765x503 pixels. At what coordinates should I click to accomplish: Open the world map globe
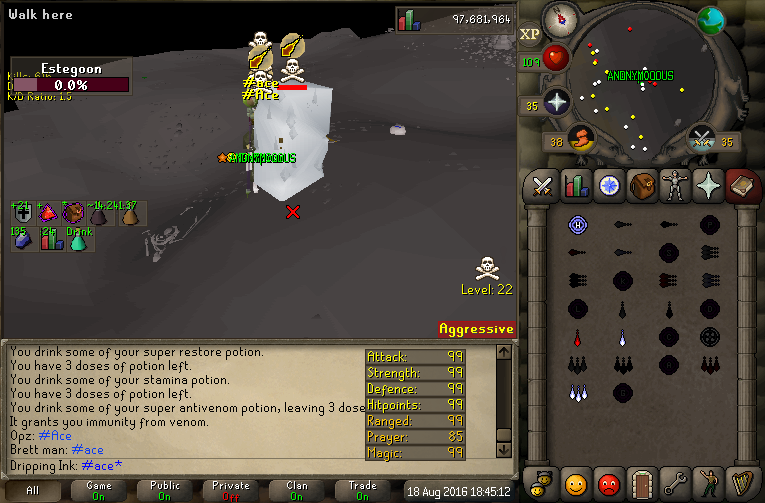coord(711,20)
